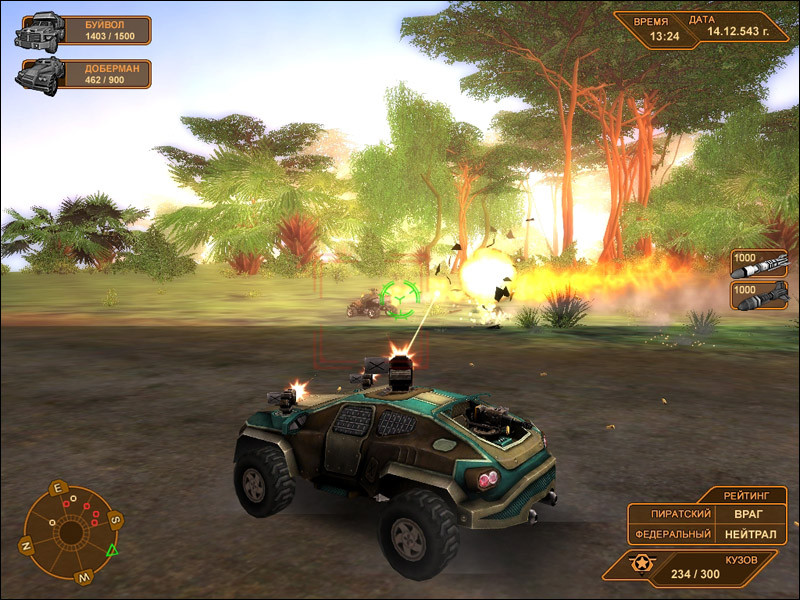Choose the upper rocket weapon slot
Viewport: 800px width, 600px height.
point(758,263)
